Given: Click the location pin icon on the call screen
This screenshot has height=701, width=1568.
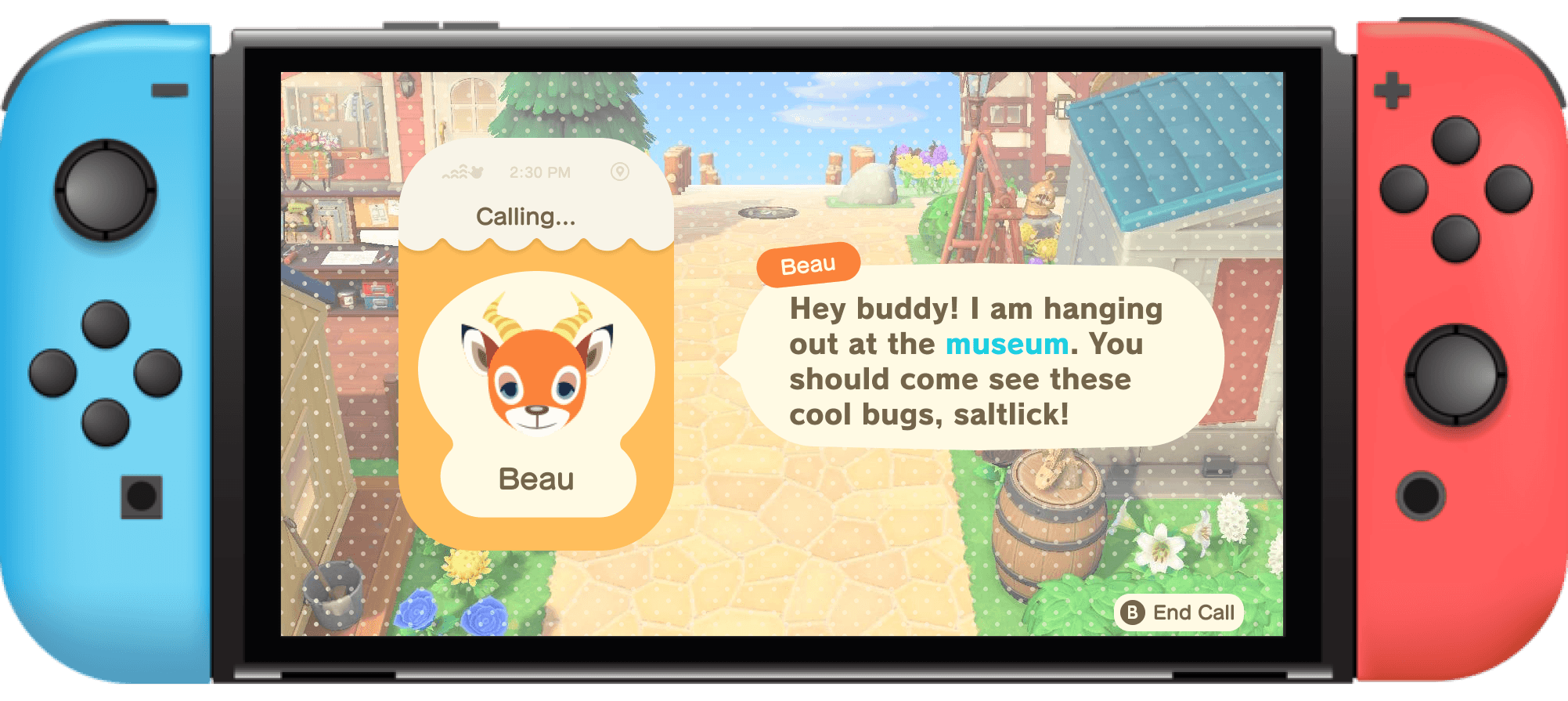Looking at the screenshot, I should [619, 172].
